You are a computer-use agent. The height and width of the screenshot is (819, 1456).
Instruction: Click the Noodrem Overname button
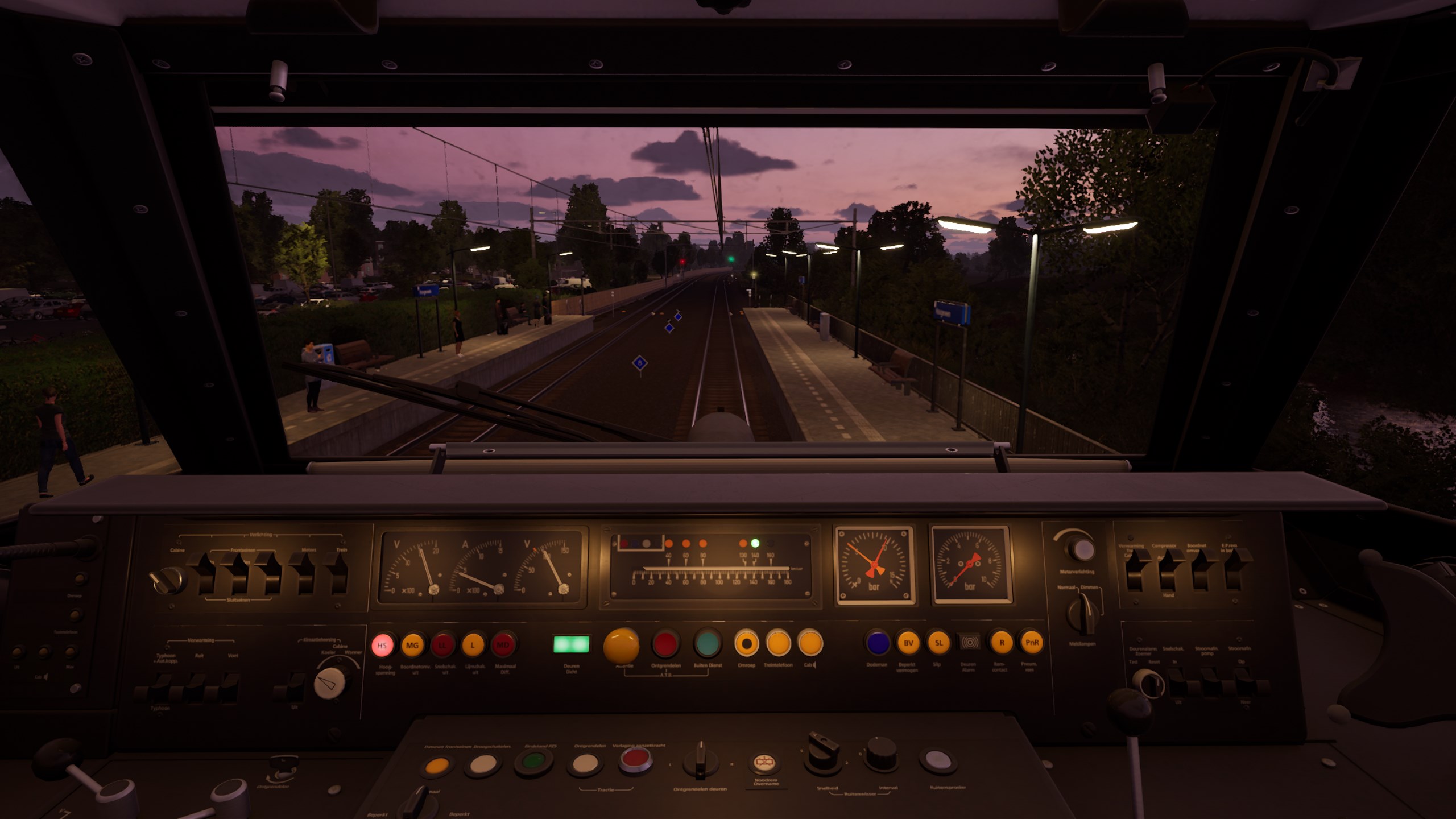point(765,763)
